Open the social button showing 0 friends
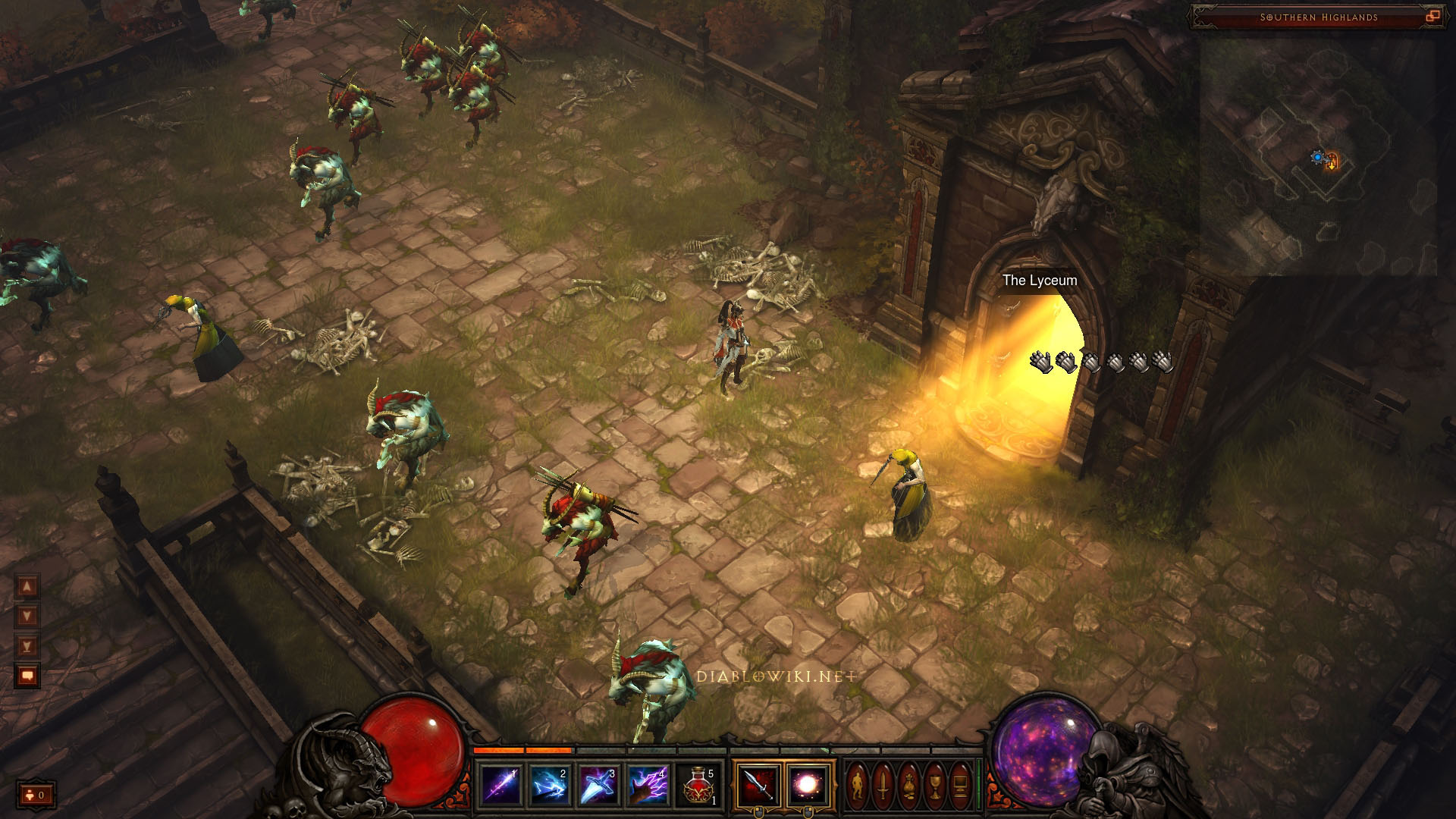Screen dimensions: 1456x819 (36, 795)
